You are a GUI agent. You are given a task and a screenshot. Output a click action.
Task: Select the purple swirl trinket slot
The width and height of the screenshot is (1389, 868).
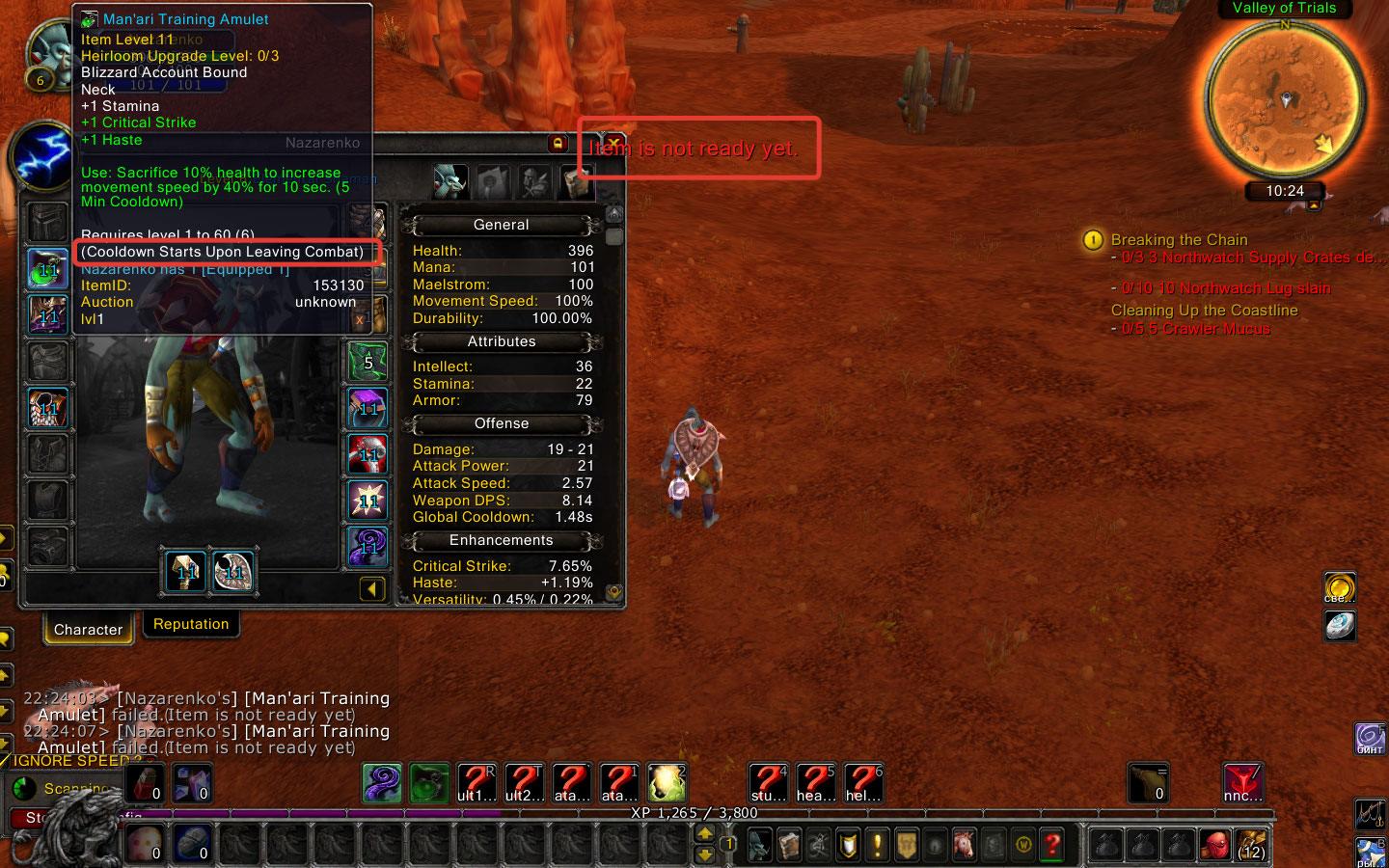[x=368, y=547]
